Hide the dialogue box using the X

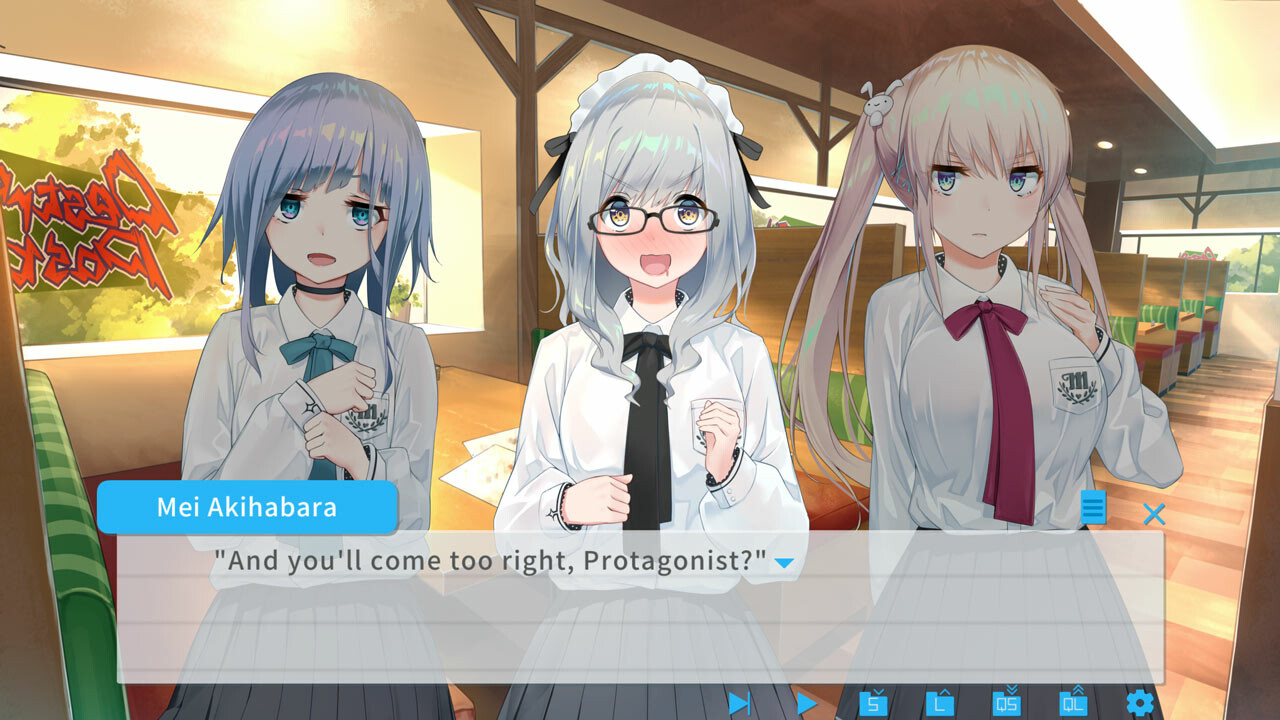[1155, 515]
